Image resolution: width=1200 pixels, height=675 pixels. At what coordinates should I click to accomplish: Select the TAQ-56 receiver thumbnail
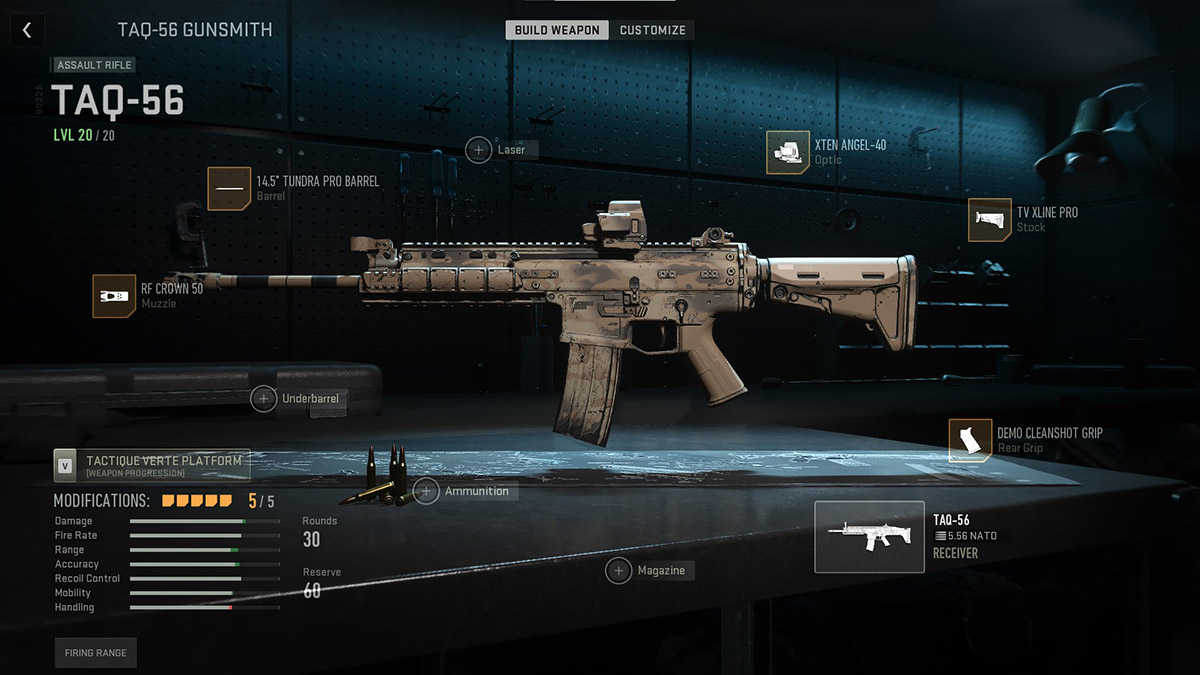869,537
